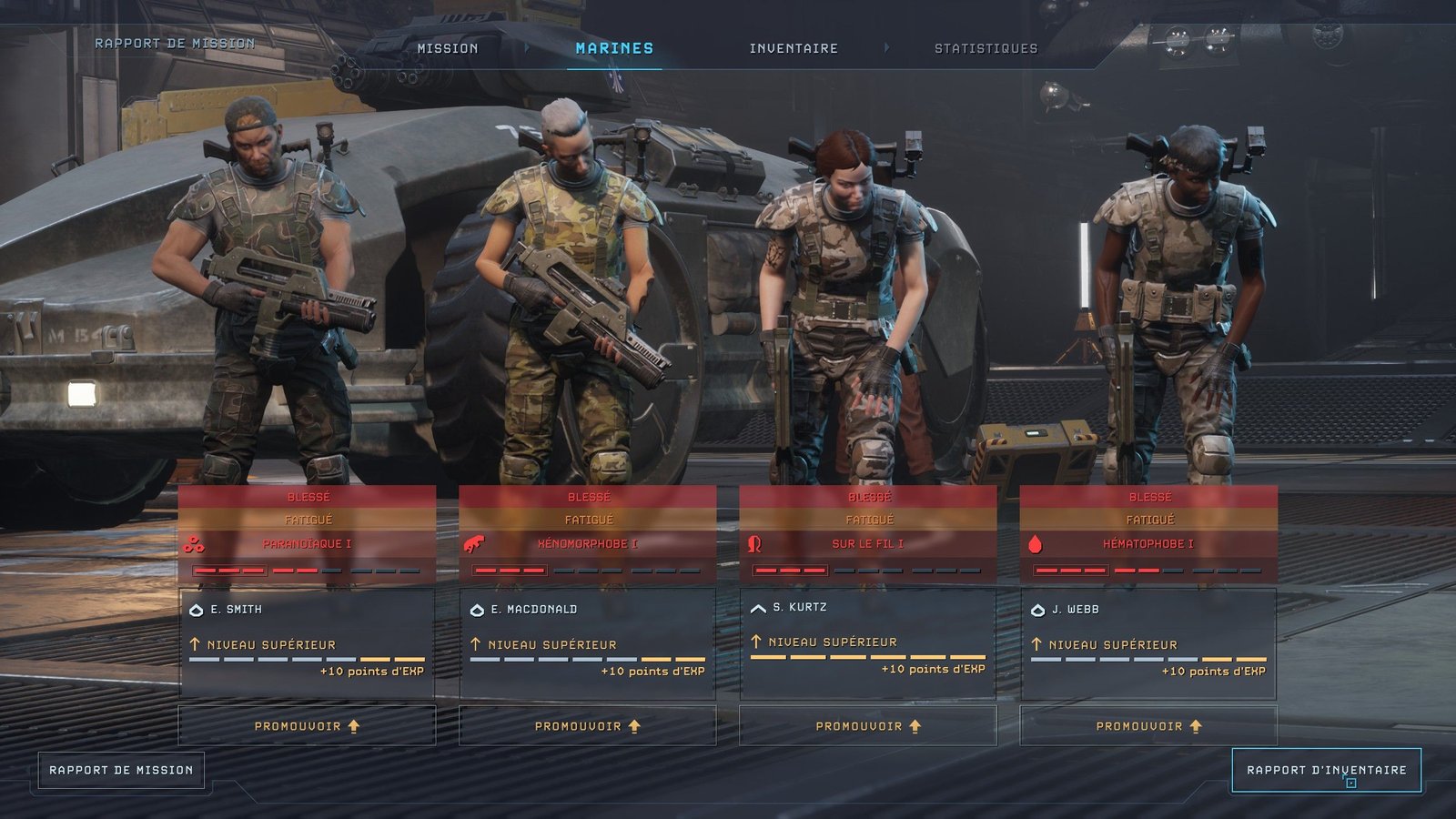Select E. MacDonald's marine card
Screen dimensions: 1456x819
click(587, 642)
